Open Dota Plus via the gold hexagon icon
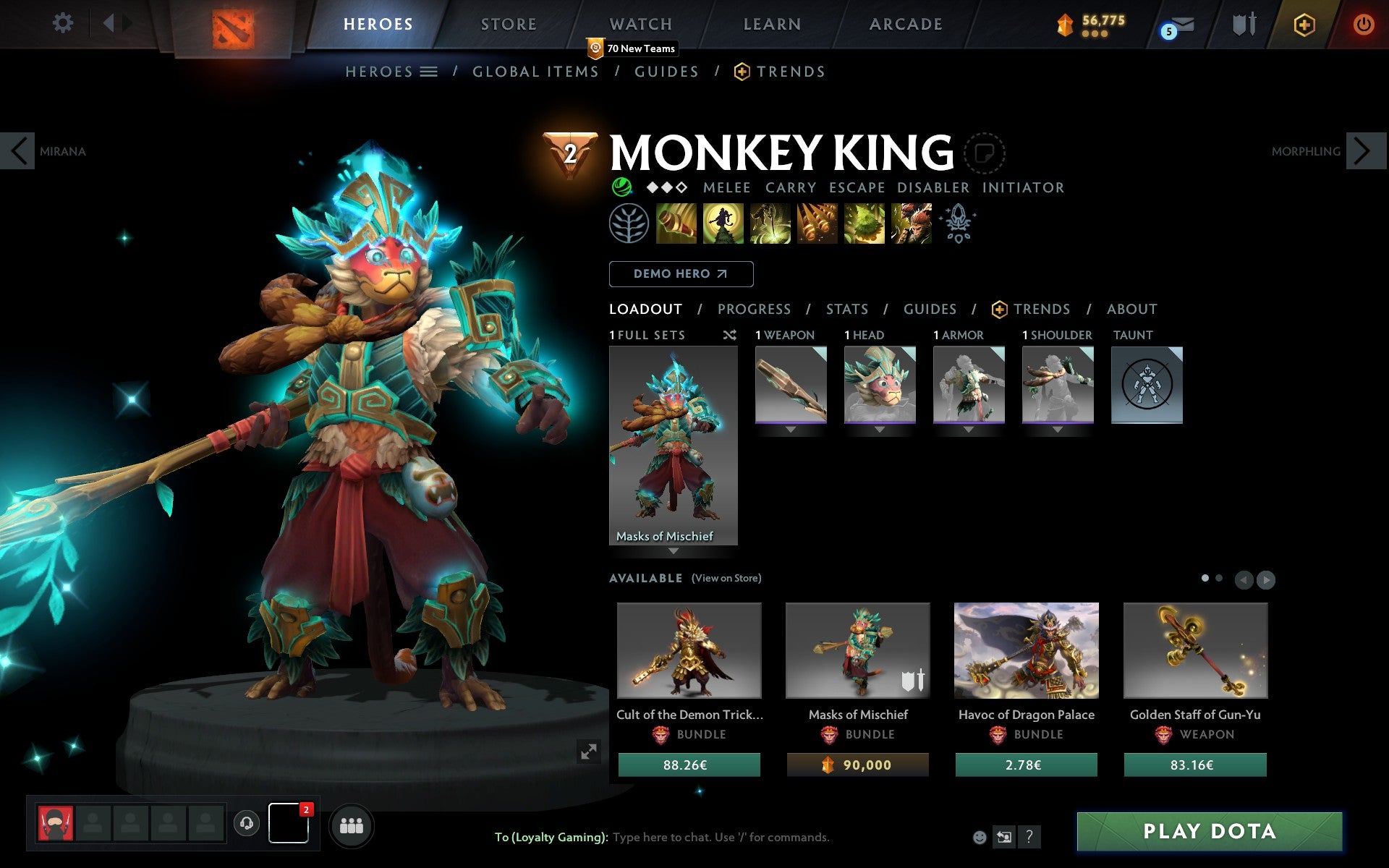1389x868 pixels. pos(1304,24)
